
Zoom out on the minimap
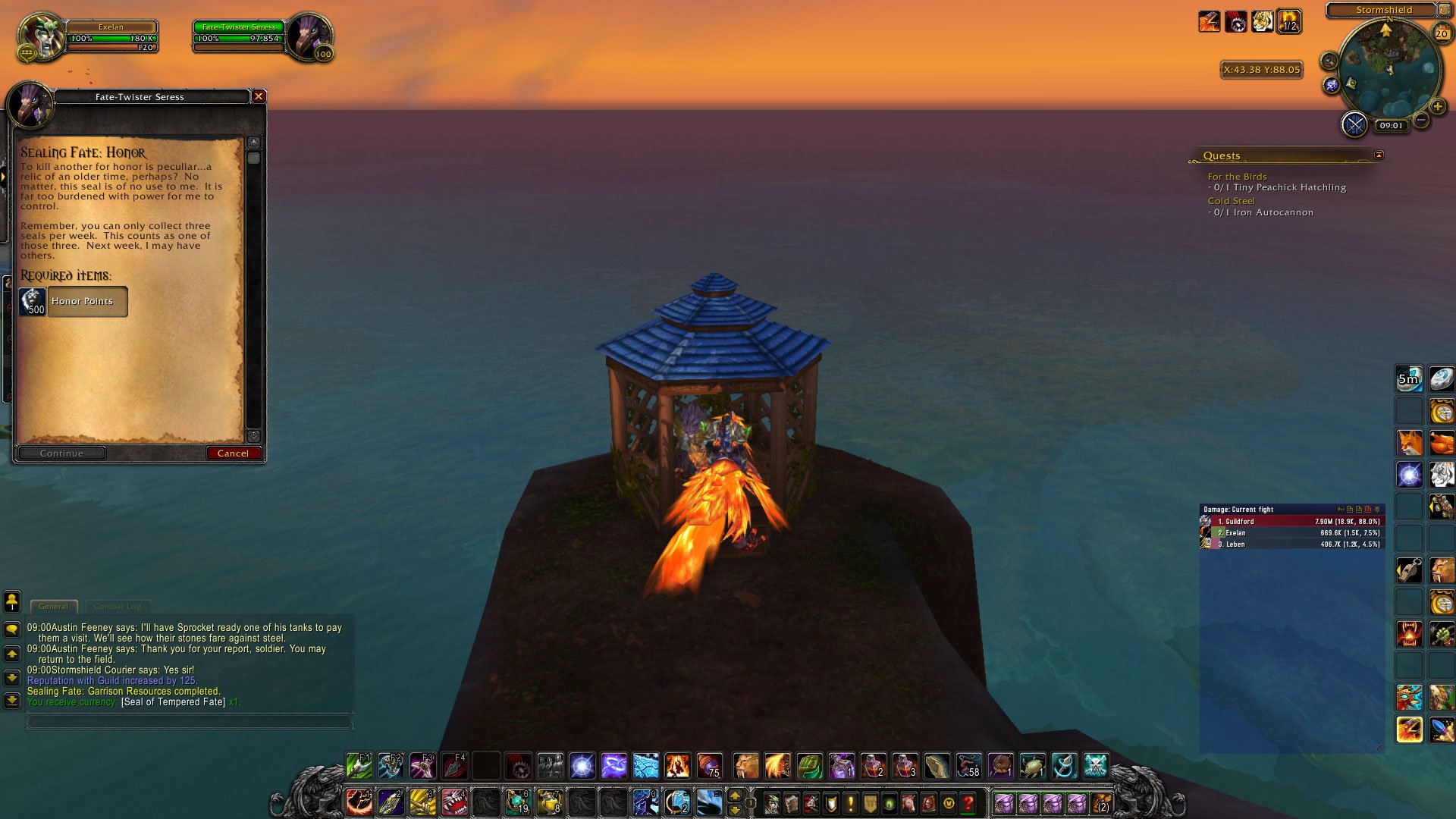pyautogui.click(x=1422, y=120)
